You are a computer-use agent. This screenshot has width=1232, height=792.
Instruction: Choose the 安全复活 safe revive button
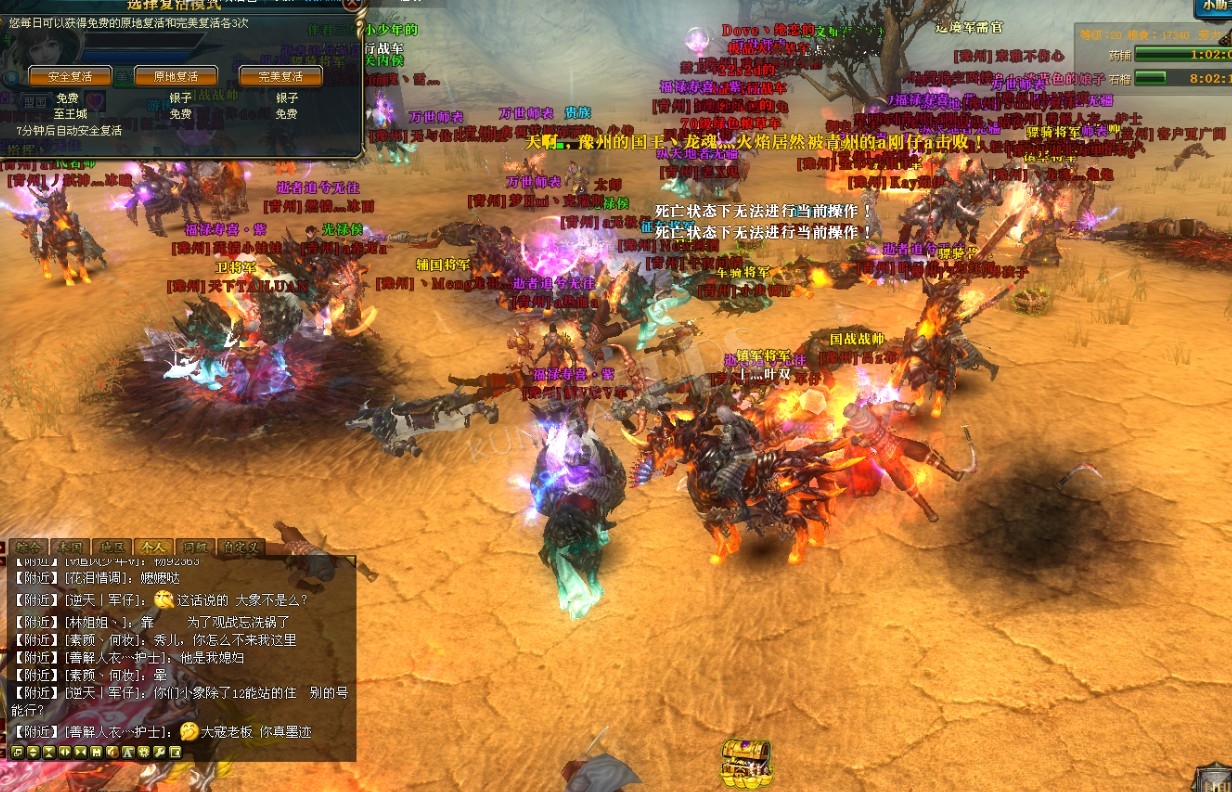coord(70,77)
